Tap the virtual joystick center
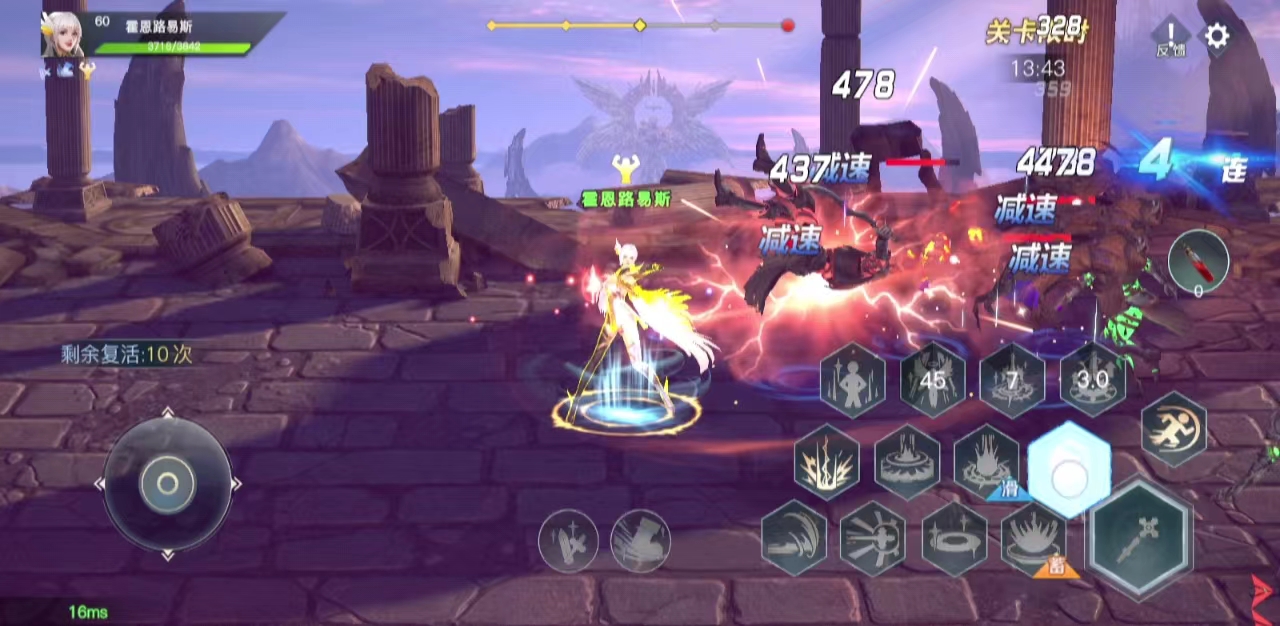 (x=167, y=485)
